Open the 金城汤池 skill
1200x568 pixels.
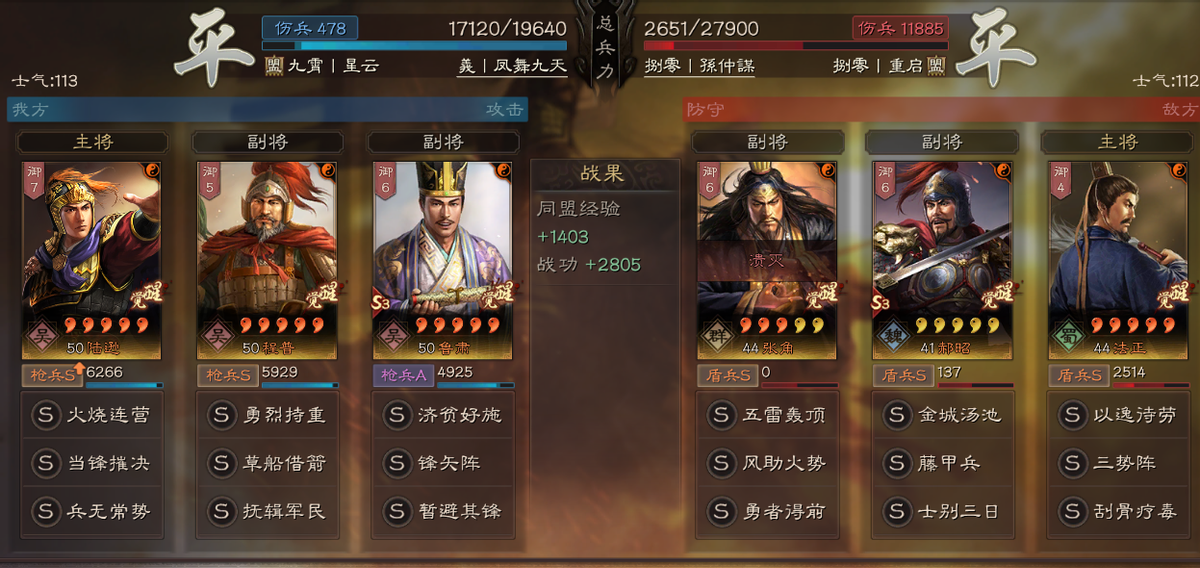pos(942,415)
